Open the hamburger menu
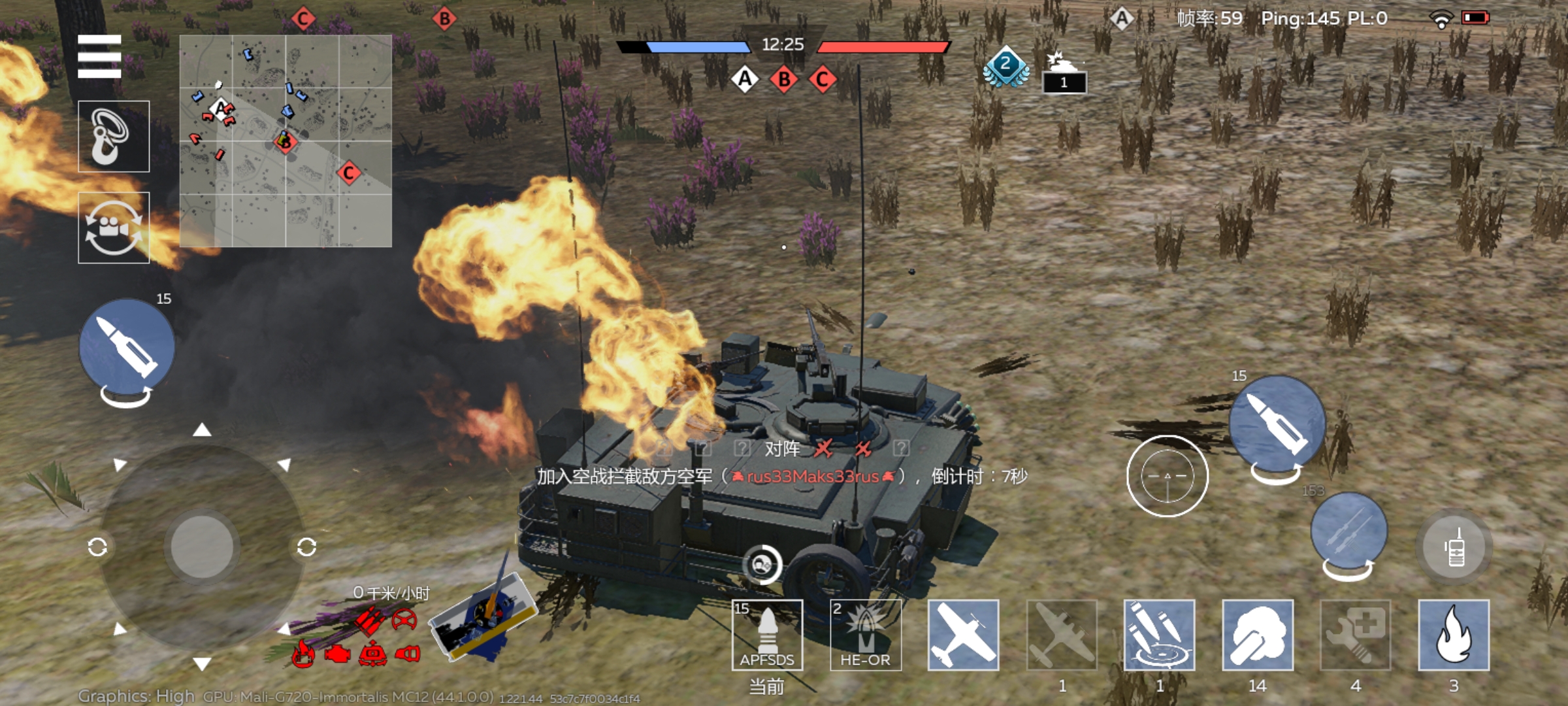 click(99, 56)
